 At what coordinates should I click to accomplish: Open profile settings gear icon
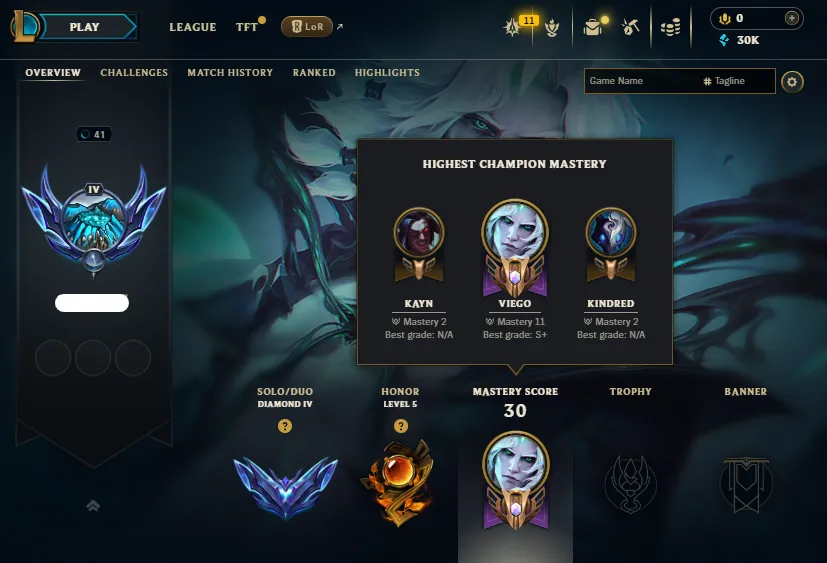click(x=793, y=81)
